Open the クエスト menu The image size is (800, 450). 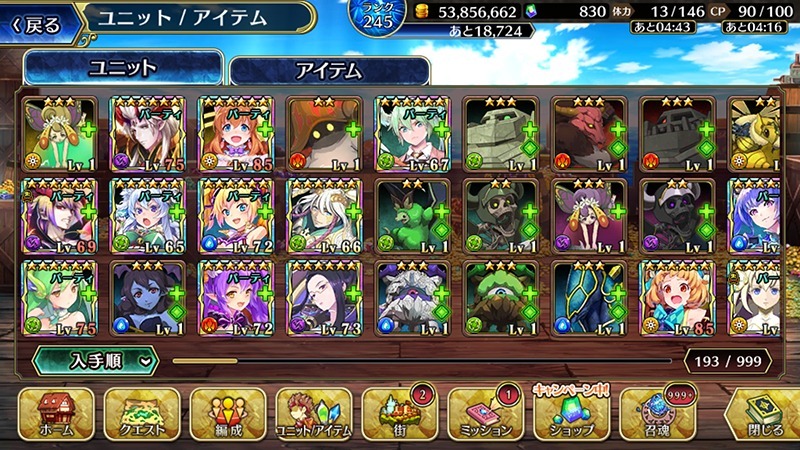(x=141, y=414)
